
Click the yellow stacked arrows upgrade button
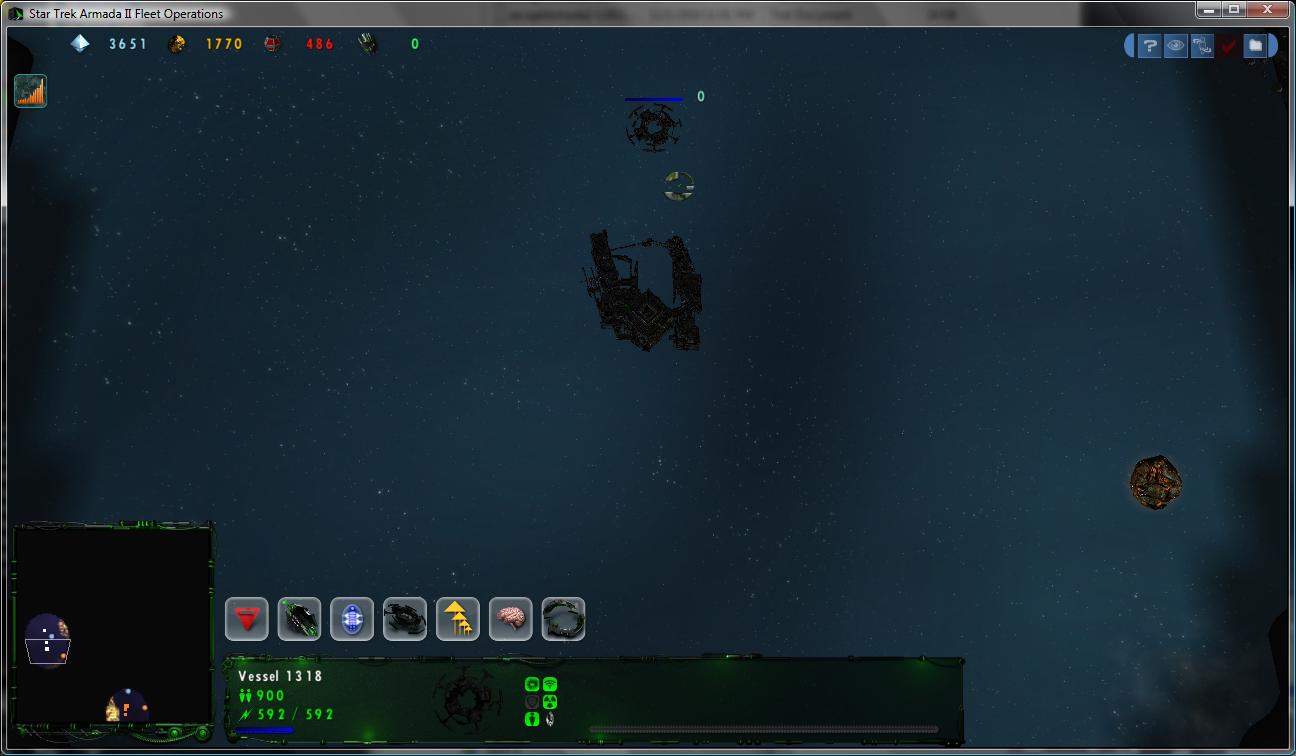458,619
